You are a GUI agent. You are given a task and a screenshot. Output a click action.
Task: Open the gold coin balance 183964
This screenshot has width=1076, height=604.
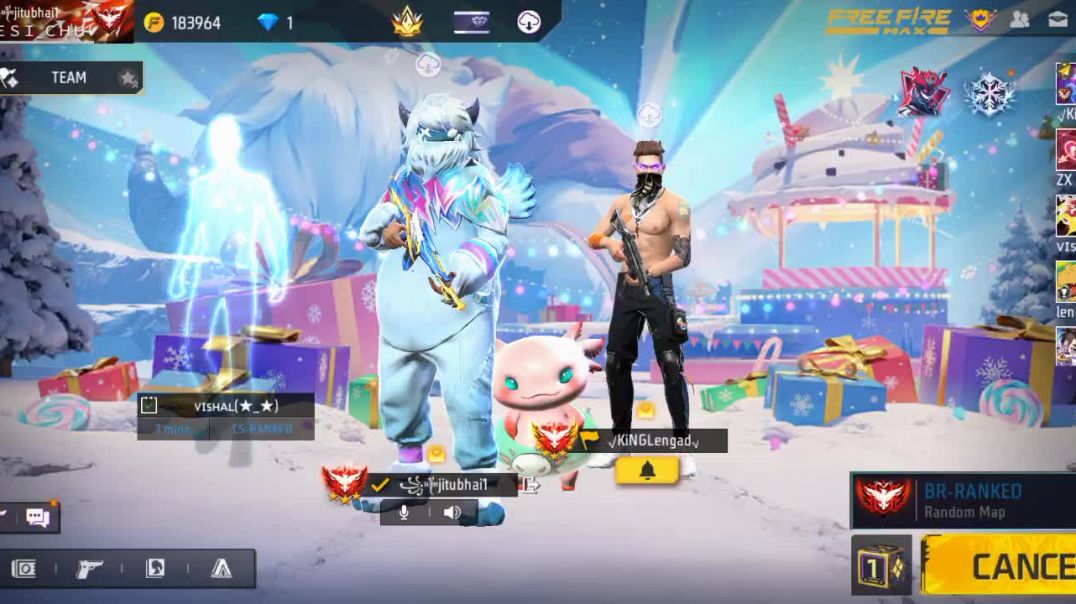(x=183, y=22)
